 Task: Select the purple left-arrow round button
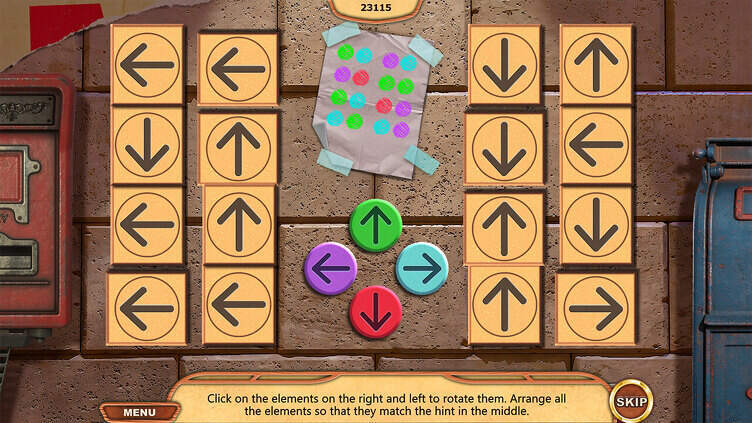click(x=330, y=268)
